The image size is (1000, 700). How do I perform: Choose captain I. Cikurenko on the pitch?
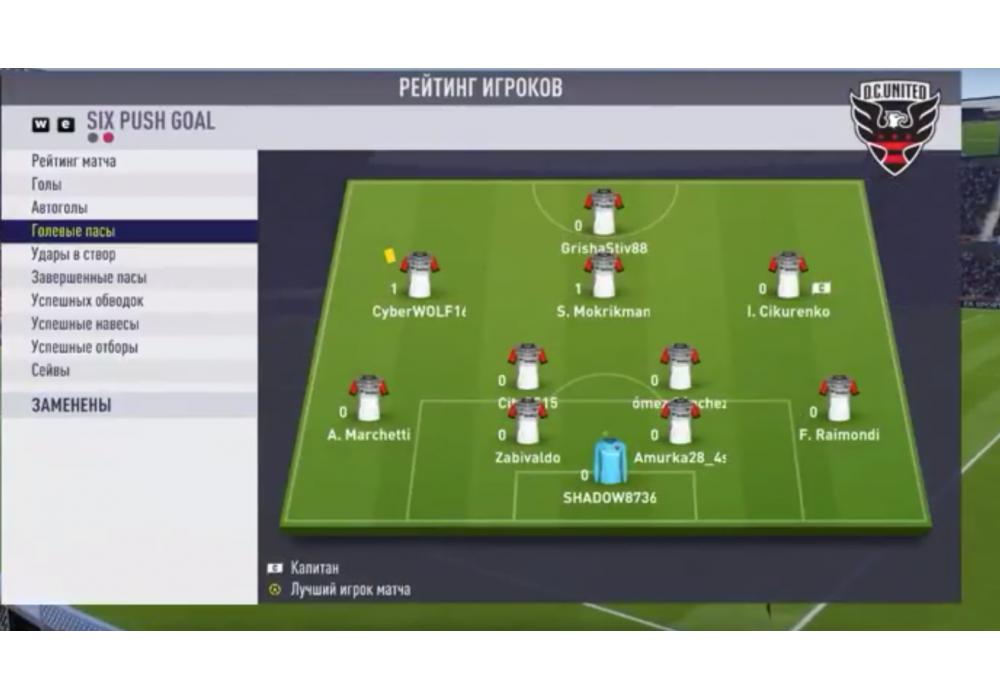(x=788, y=277)
